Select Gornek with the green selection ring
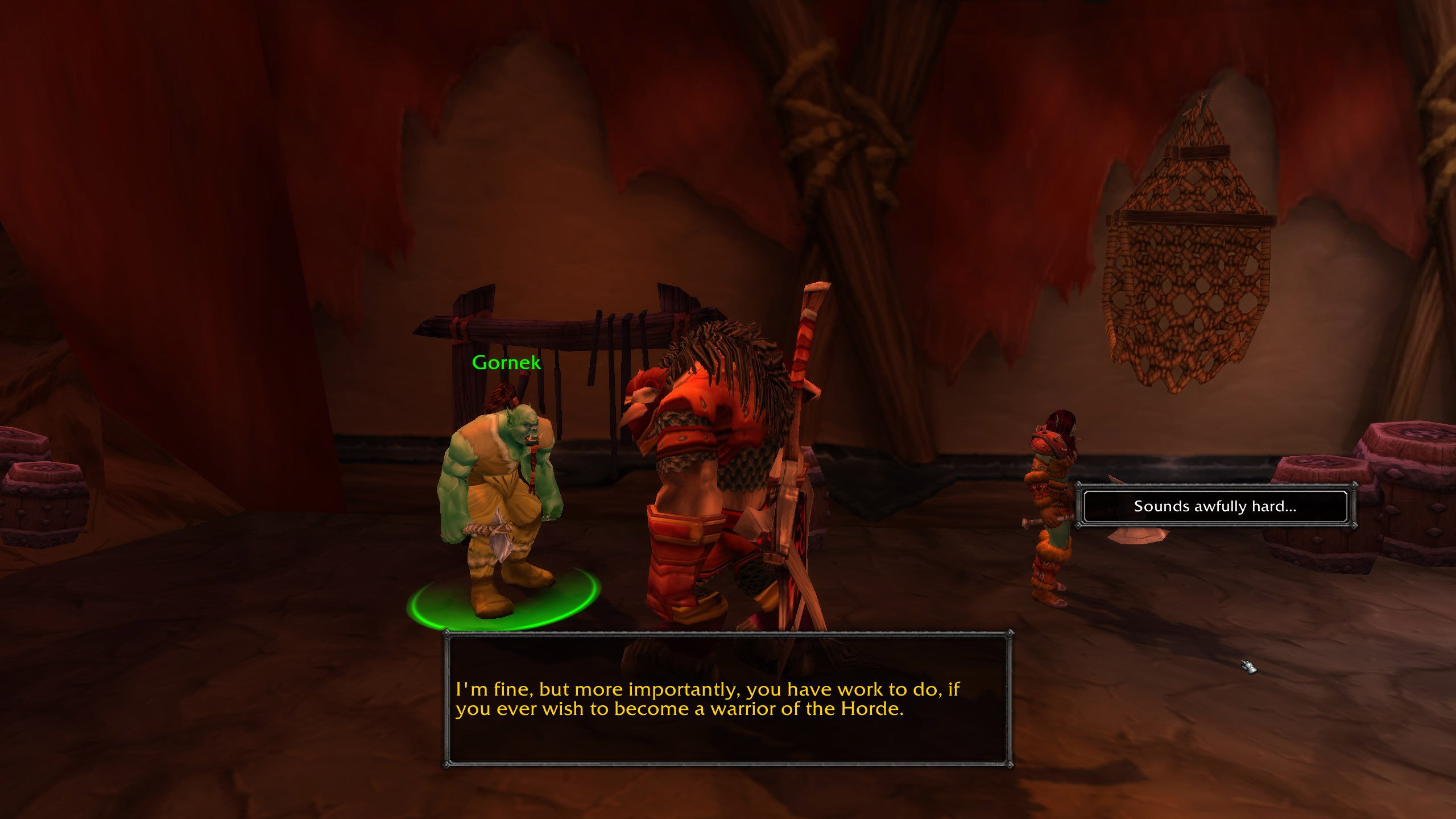Image resolution: width=1456 pixels, height=819 pixels. 499,500
